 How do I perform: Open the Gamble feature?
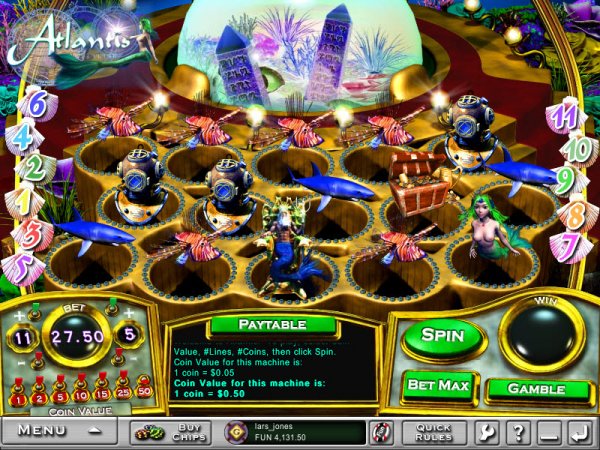point(536,388)
